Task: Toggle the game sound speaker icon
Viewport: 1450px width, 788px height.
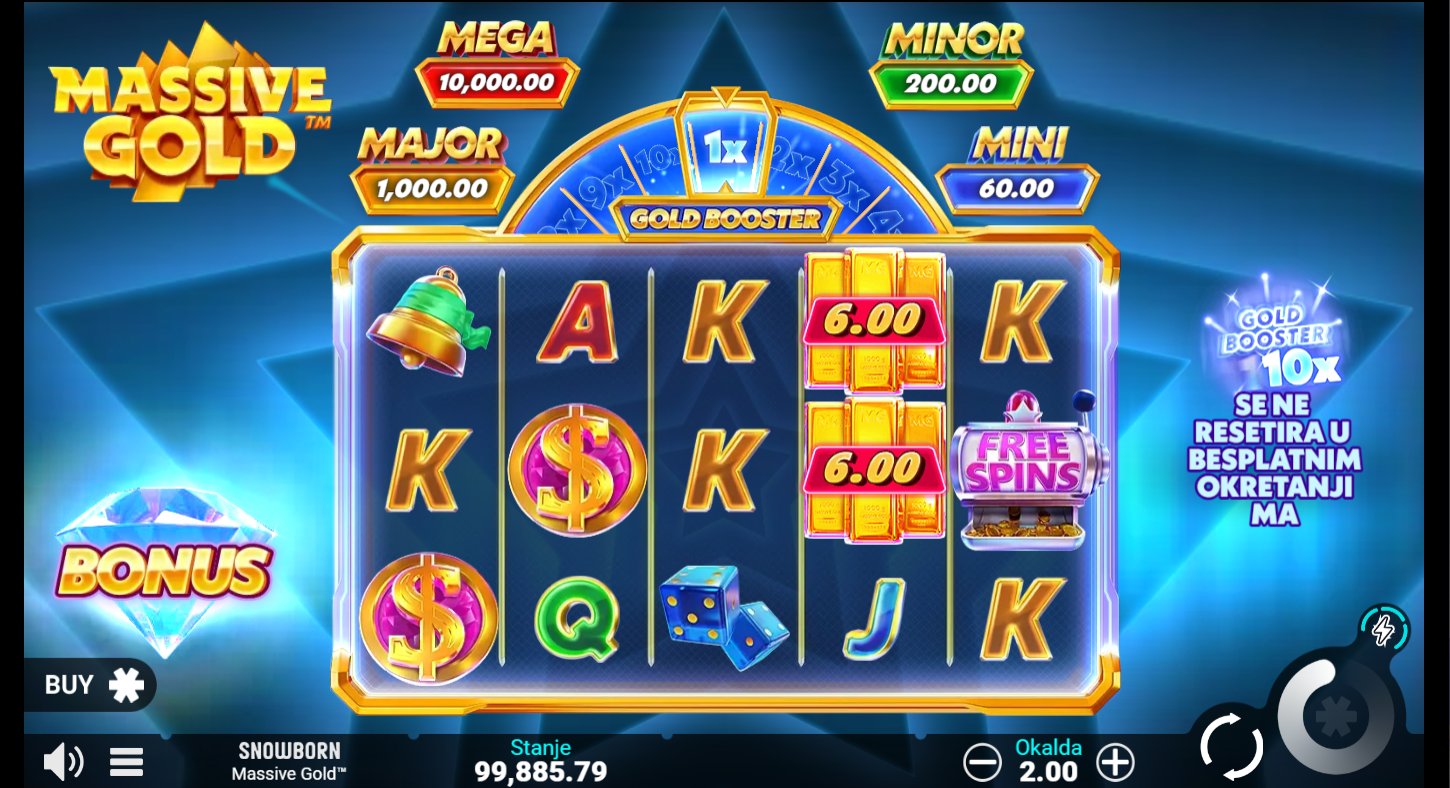Action: click(x=63, y=763)
